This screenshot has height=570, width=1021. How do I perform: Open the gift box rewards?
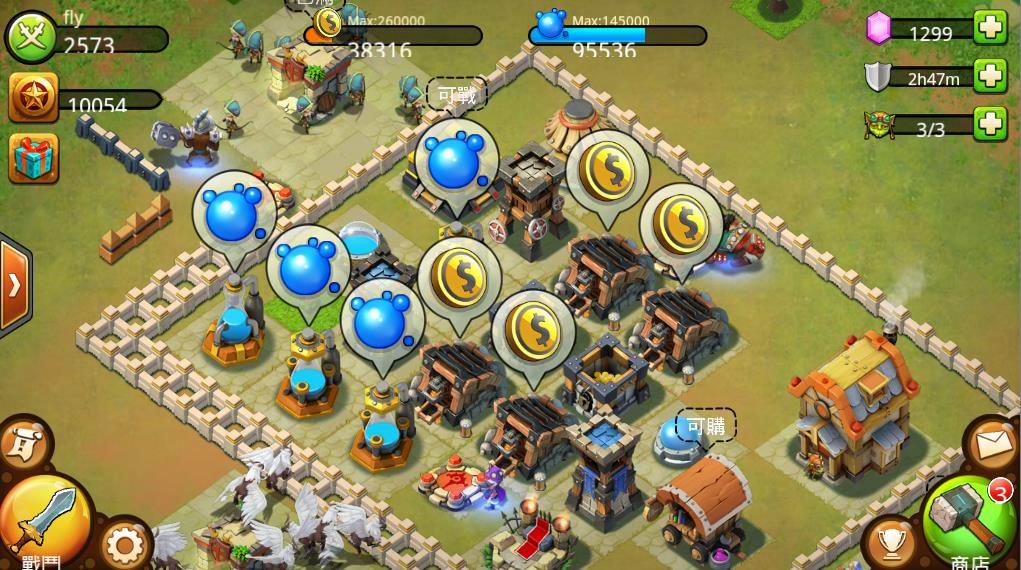coord(33,158)
